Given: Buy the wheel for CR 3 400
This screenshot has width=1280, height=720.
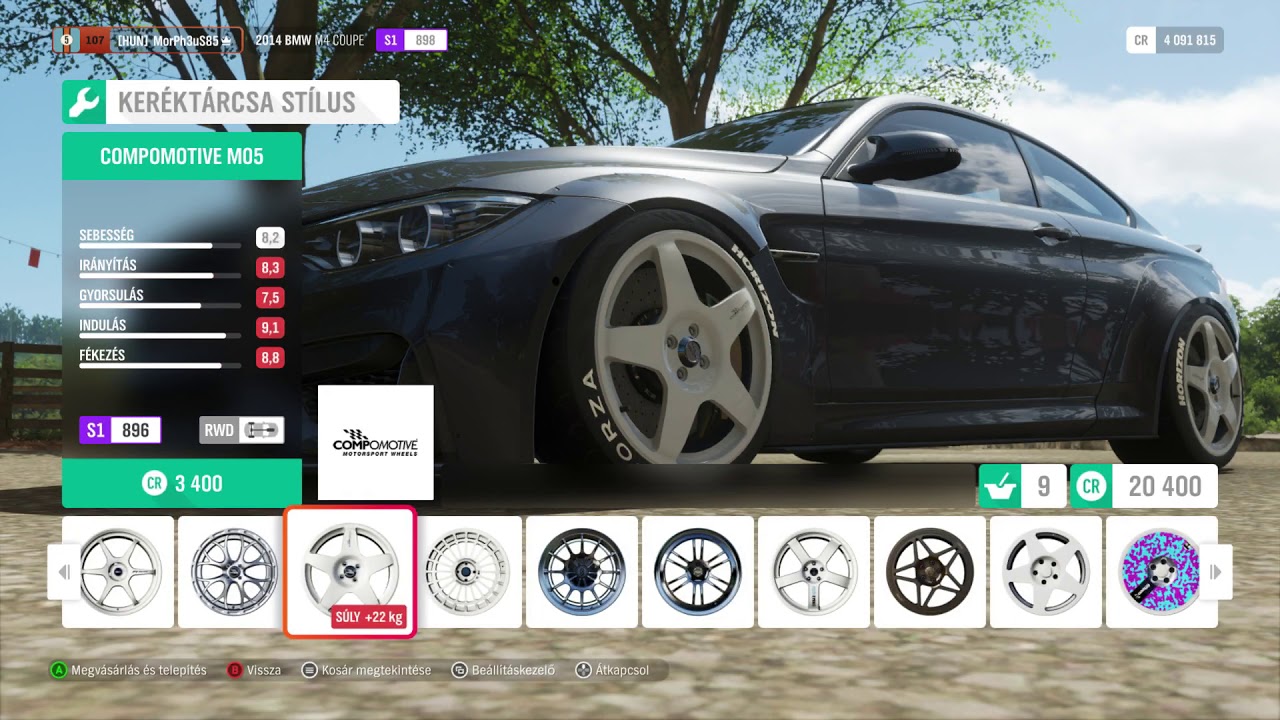Looking at the screenshot, I should point(182,484).
